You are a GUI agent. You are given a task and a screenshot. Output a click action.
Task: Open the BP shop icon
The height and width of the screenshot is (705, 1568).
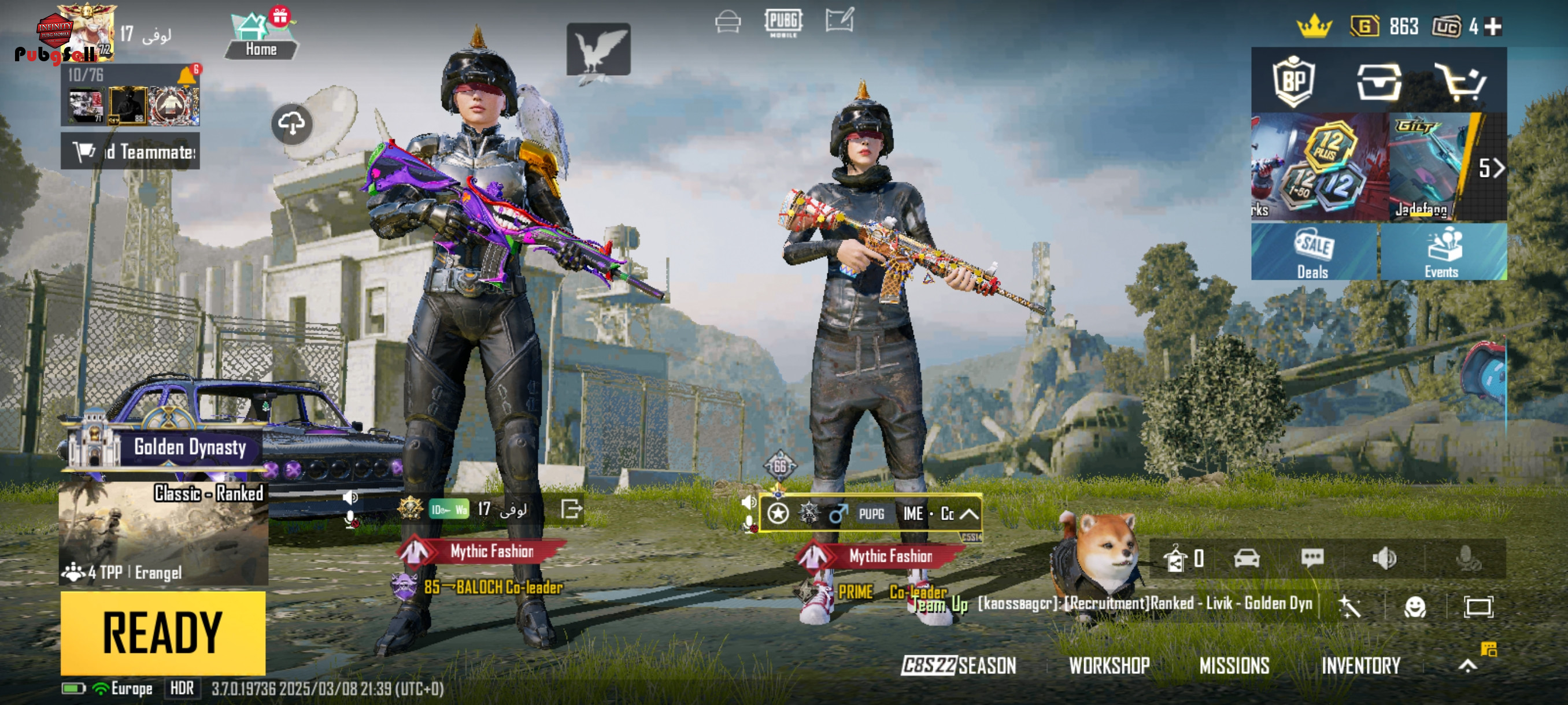(1293, 81)
